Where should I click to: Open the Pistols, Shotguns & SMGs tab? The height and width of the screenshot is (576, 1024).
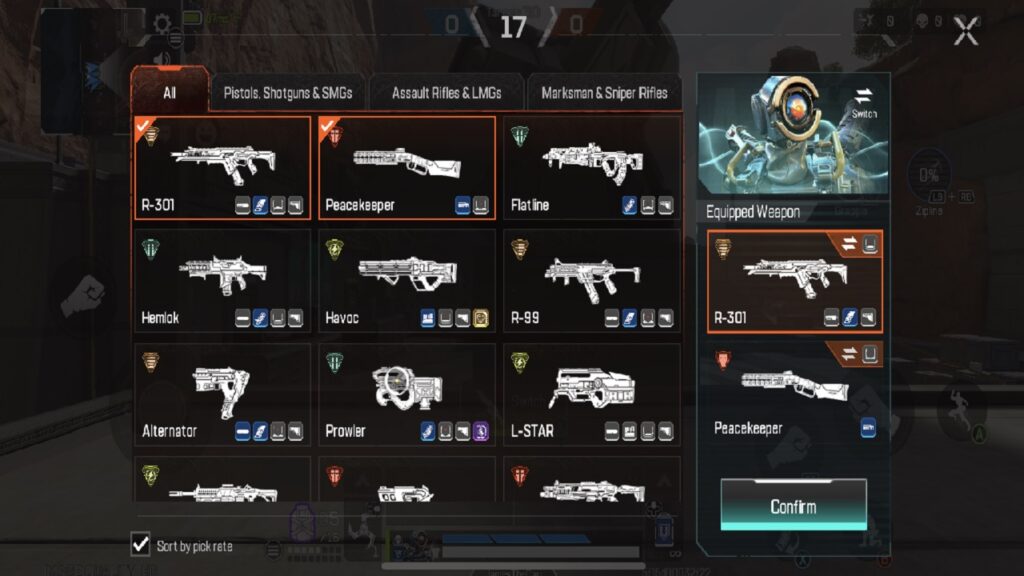click(288, 93)
